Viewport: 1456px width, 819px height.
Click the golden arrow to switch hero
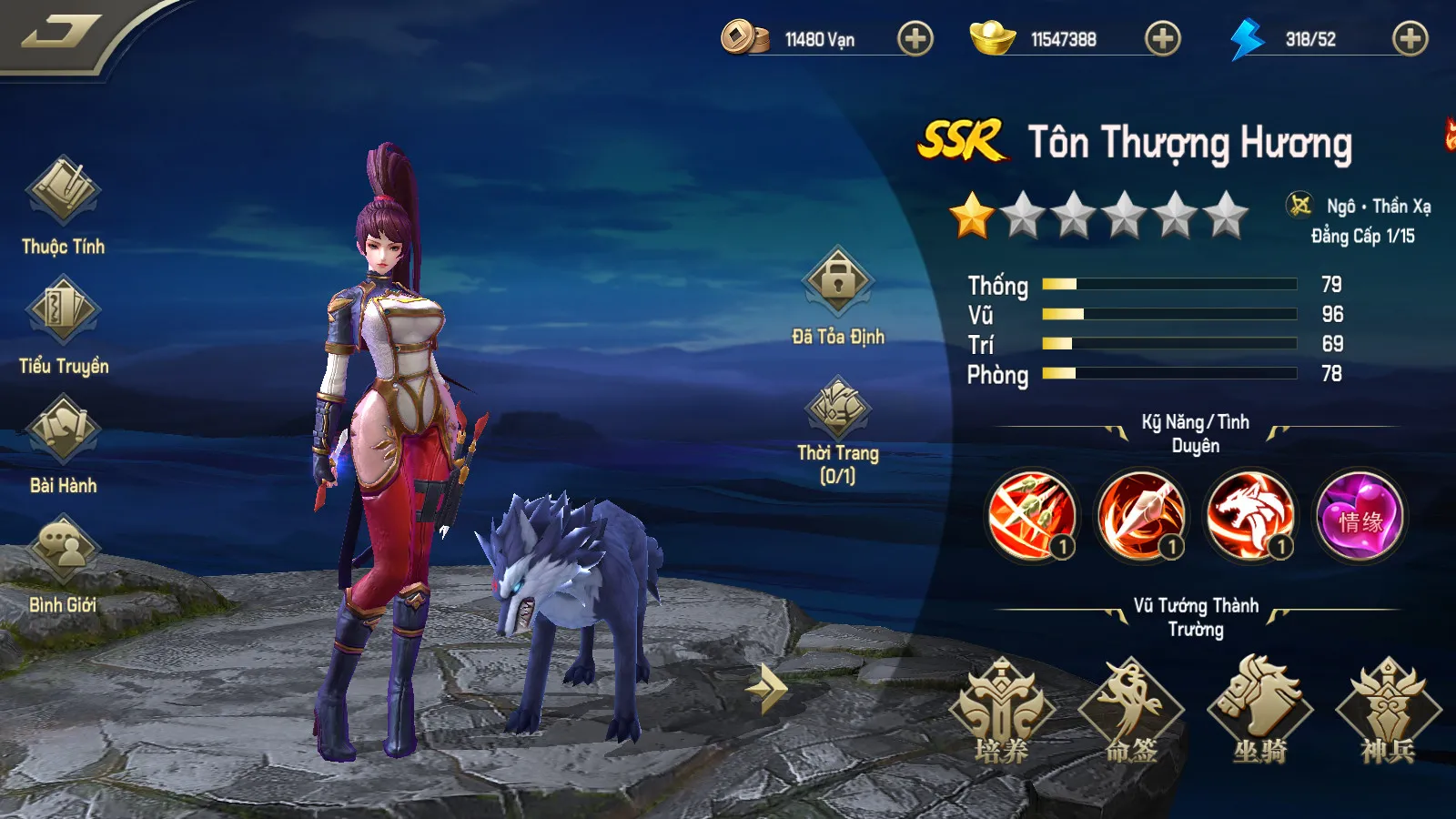point(766,689)
